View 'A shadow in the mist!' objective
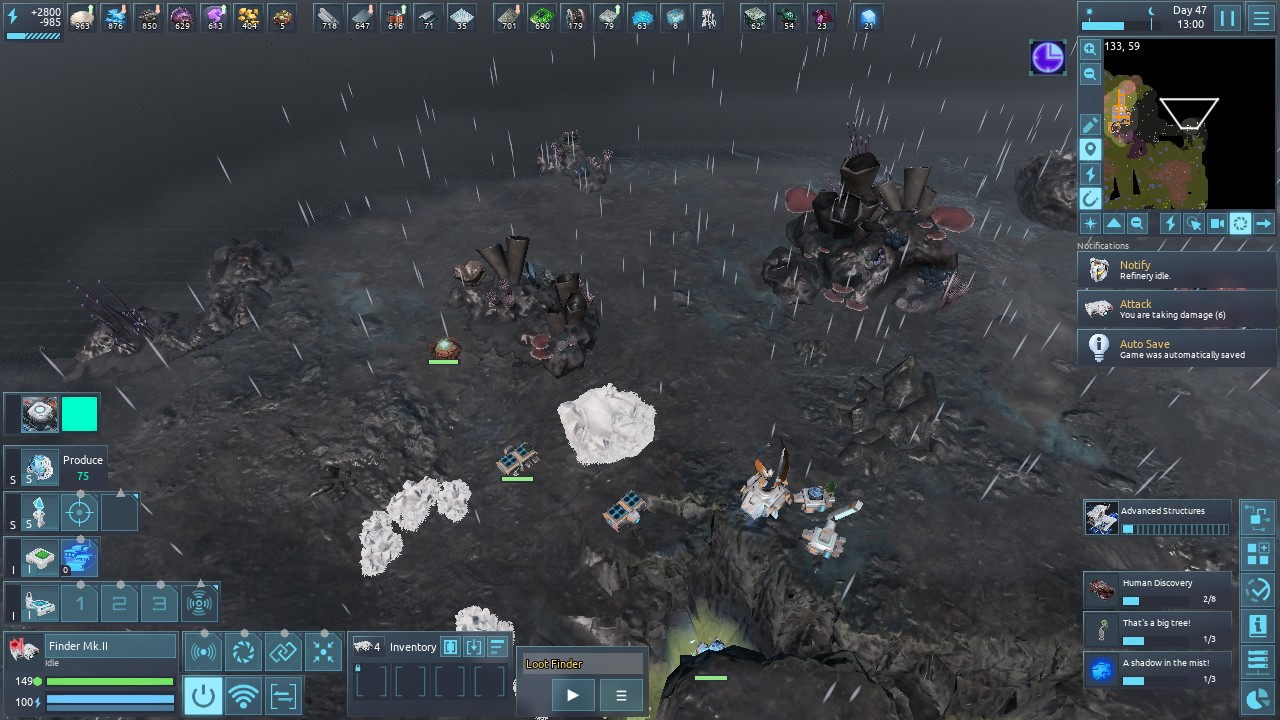 coord(1158,670)
